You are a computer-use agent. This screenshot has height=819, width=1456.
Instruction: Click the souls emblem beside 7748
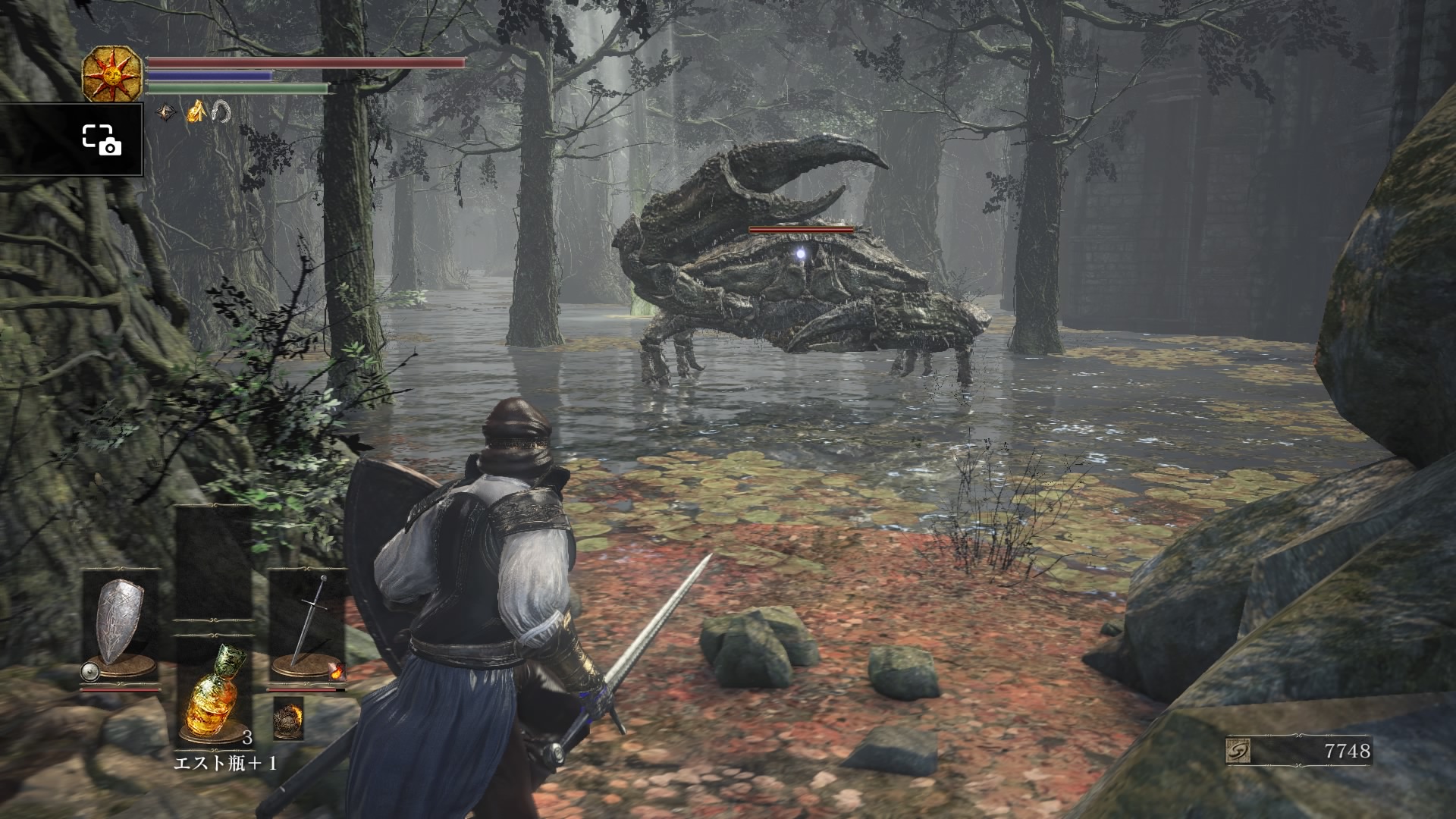pyautogui.click(x=1238, y=752)
